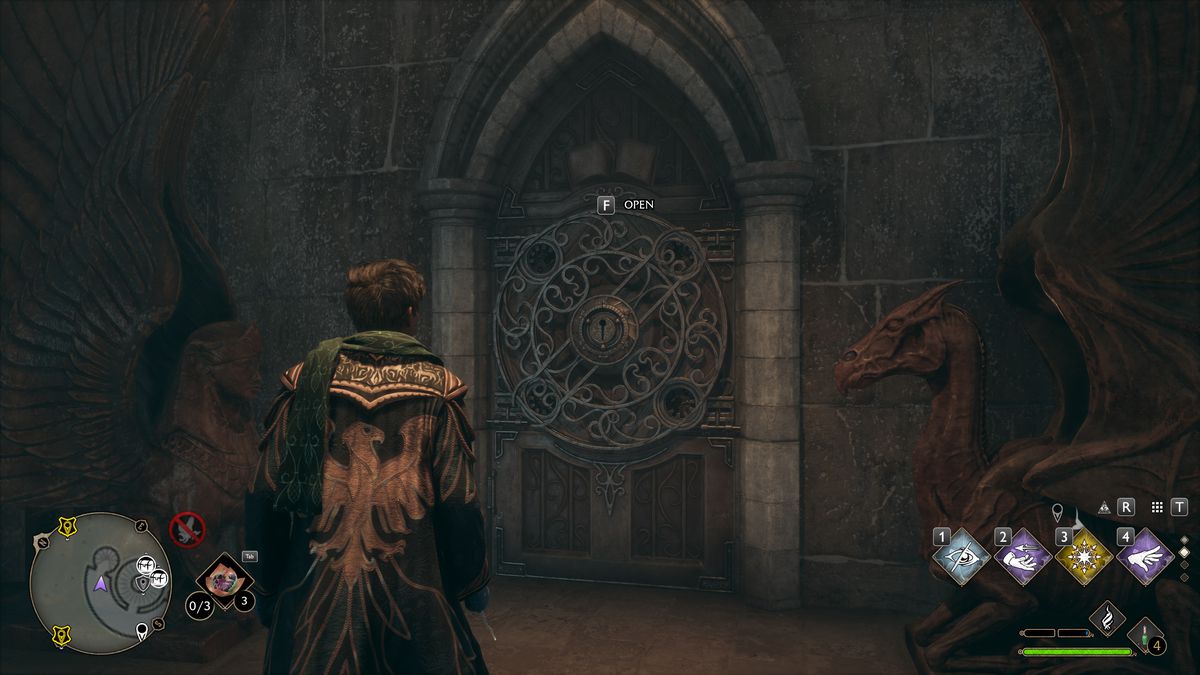Select the cabbage tool item slot
Viewport: 1200px width, 675px height.
[224, 580]
